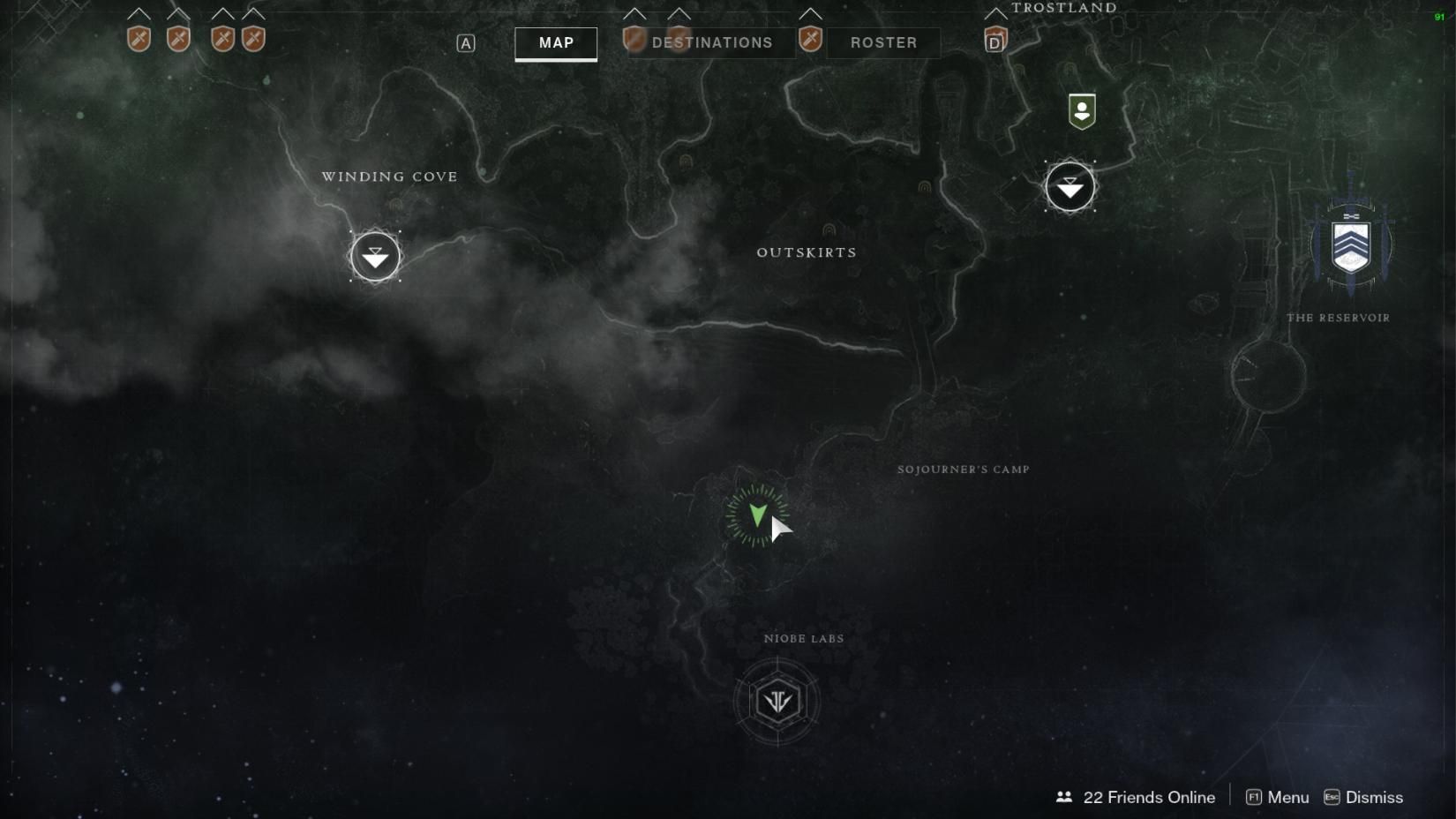1456x819 pixels.
Task: Open the Roster tab
Action: 882,42
